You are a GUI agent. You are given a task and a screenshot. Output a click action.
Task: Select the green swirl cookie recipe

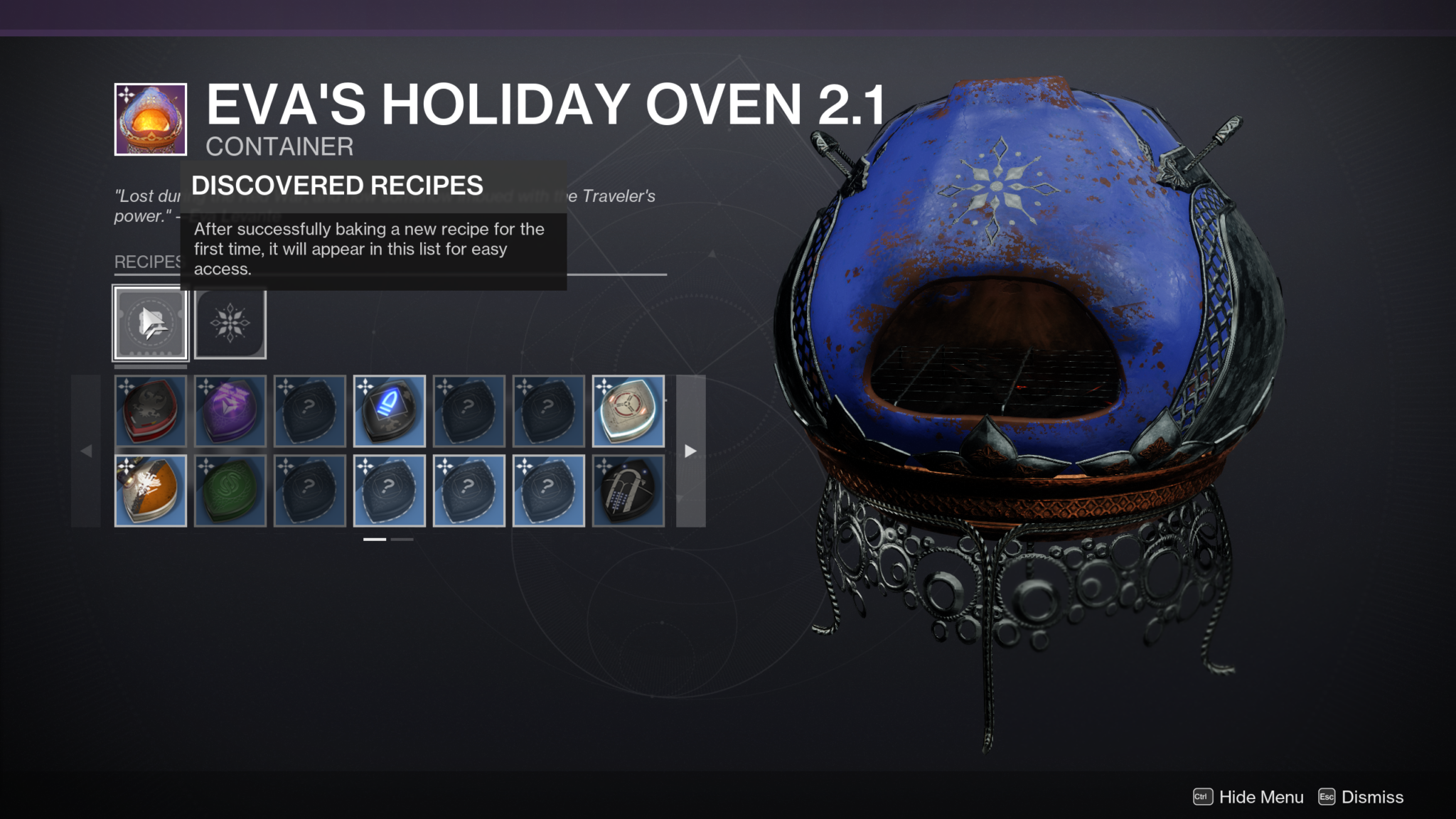[230, 491]
